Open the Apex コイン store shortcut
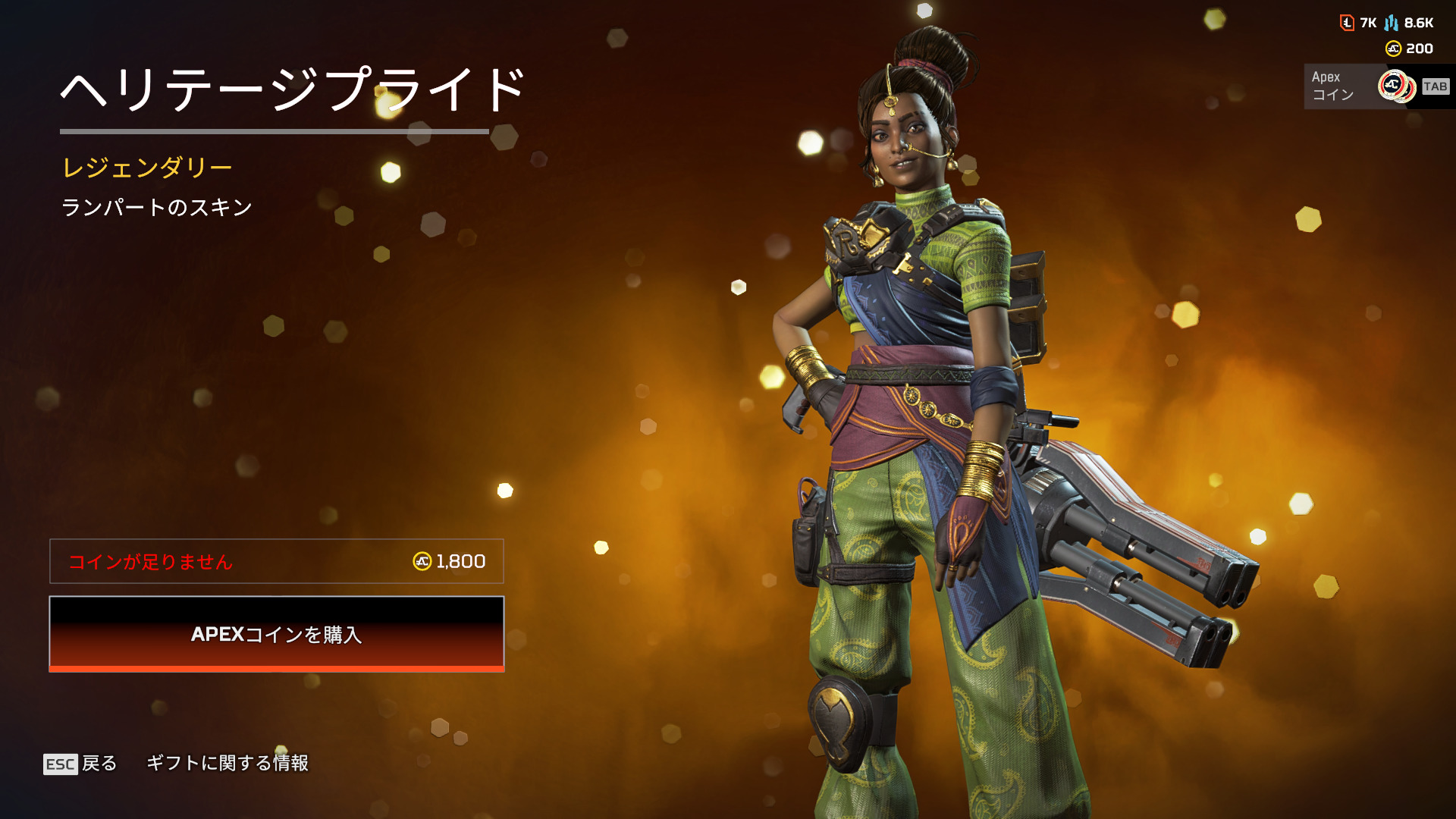This screenshot has width=1456, height=819. (x=1376, y=86)
